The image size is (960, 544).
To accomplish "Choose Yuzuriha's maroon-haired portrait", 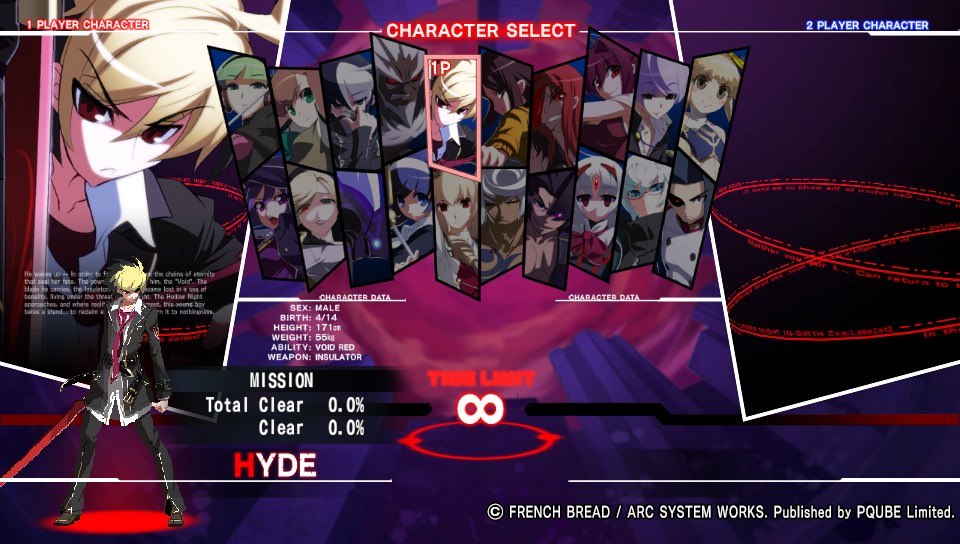I will (x=610, y=98).
